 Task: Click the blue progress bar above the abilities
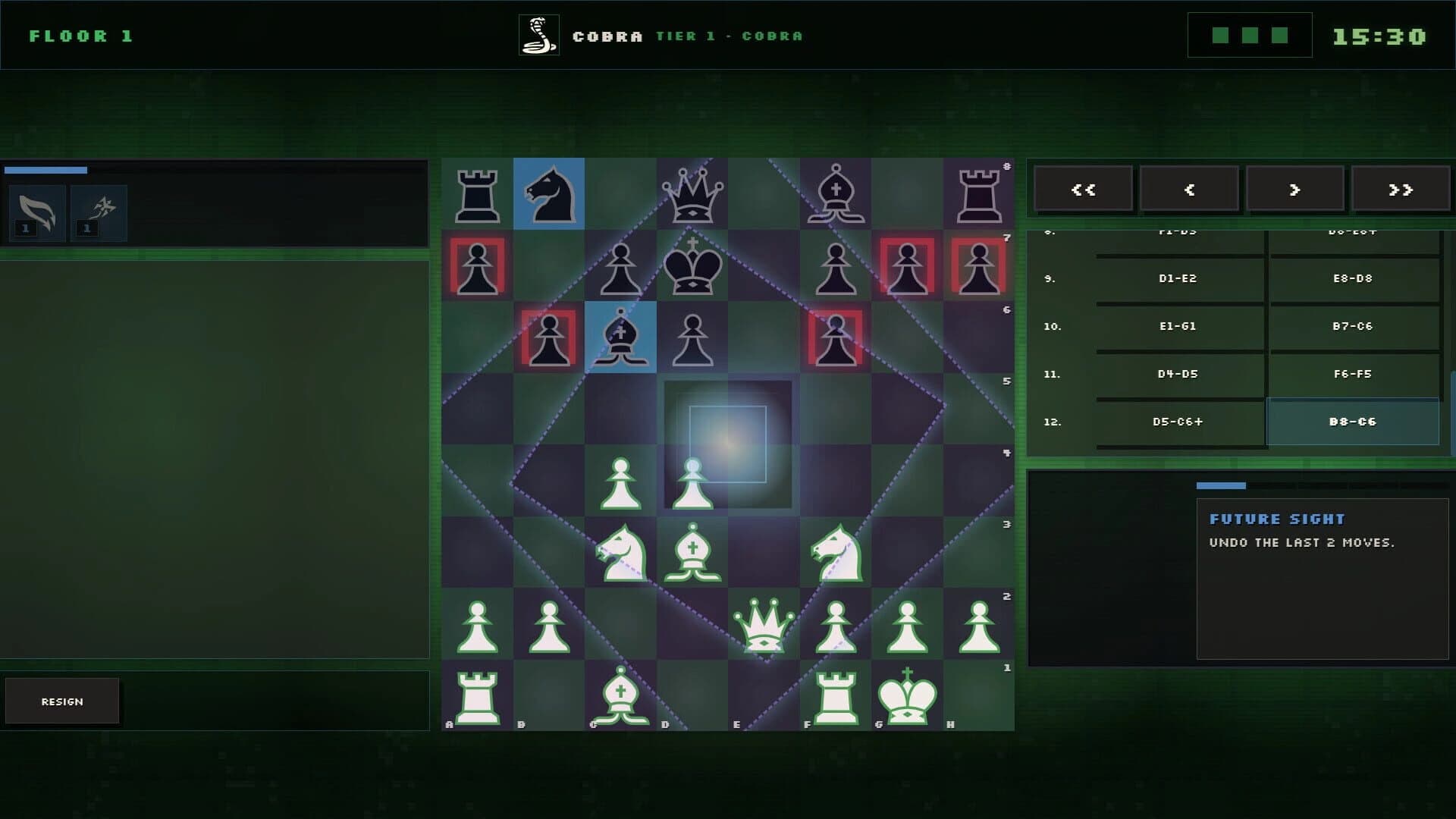(x=47, y=170)
